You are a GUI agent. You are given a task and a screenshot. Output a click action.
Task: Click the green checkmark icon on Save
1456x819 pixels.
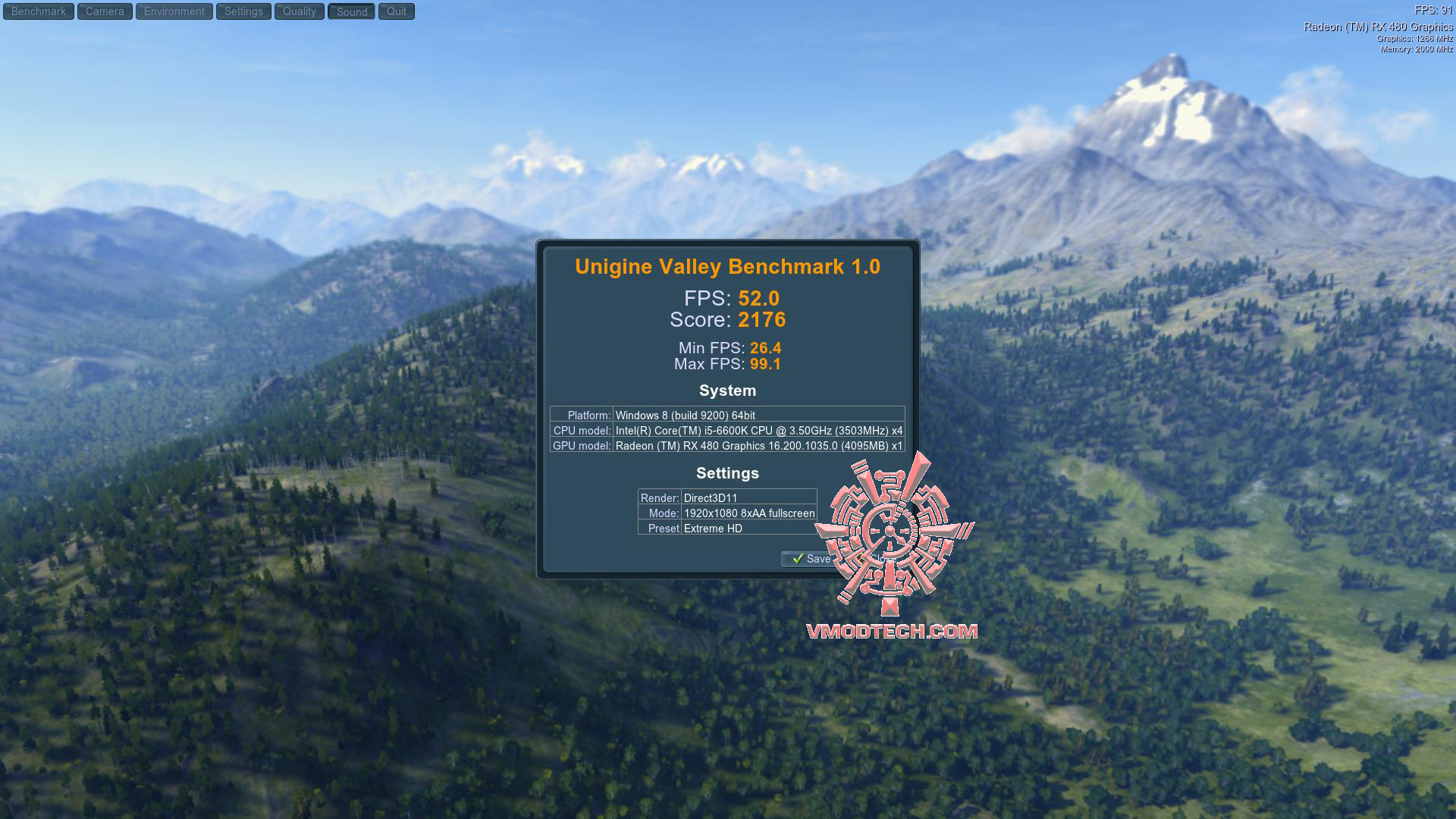(798, 559)
